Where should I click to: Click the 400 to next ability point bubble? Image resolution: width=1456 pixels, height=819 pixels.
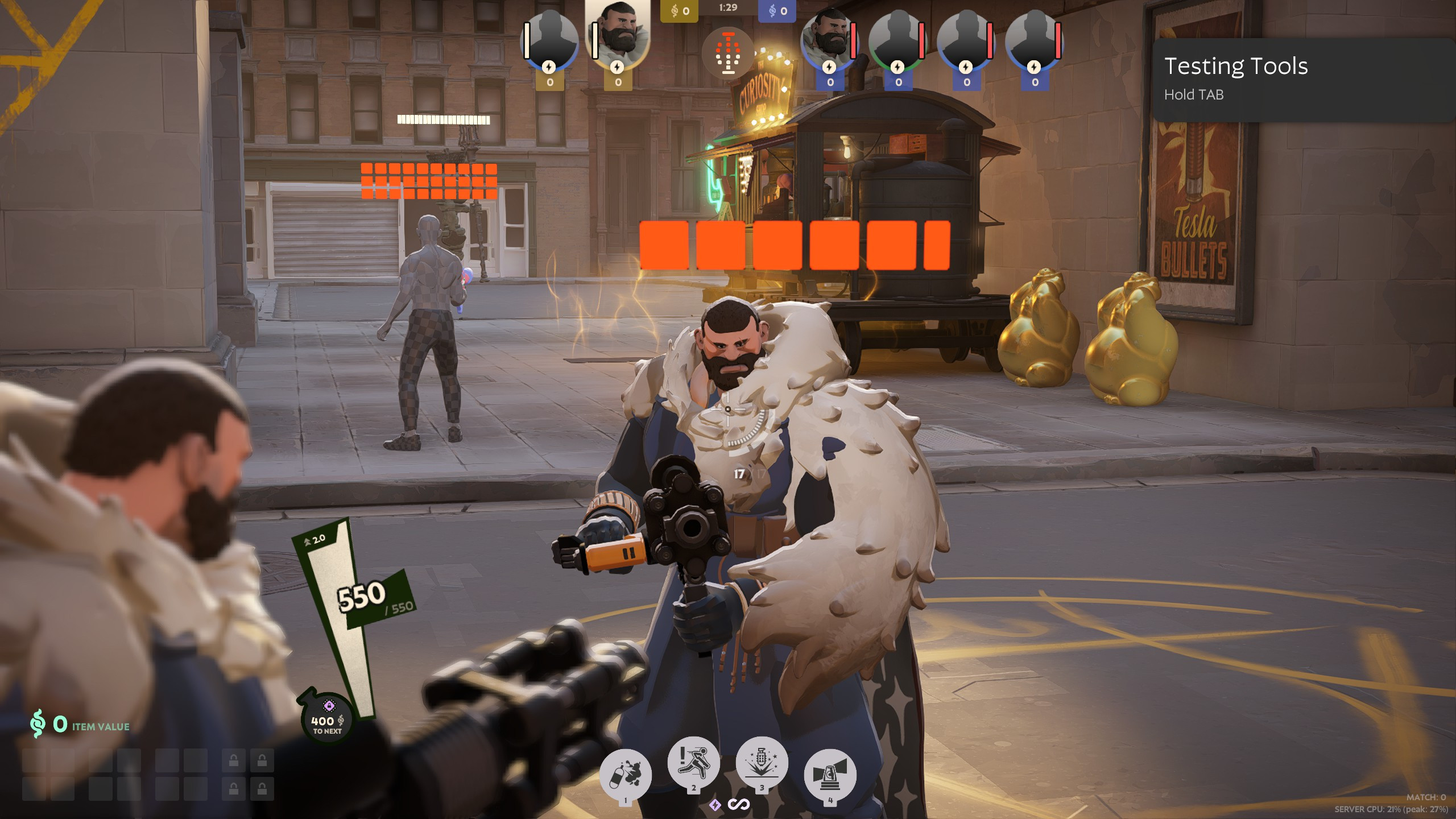[x=327, y=719]
